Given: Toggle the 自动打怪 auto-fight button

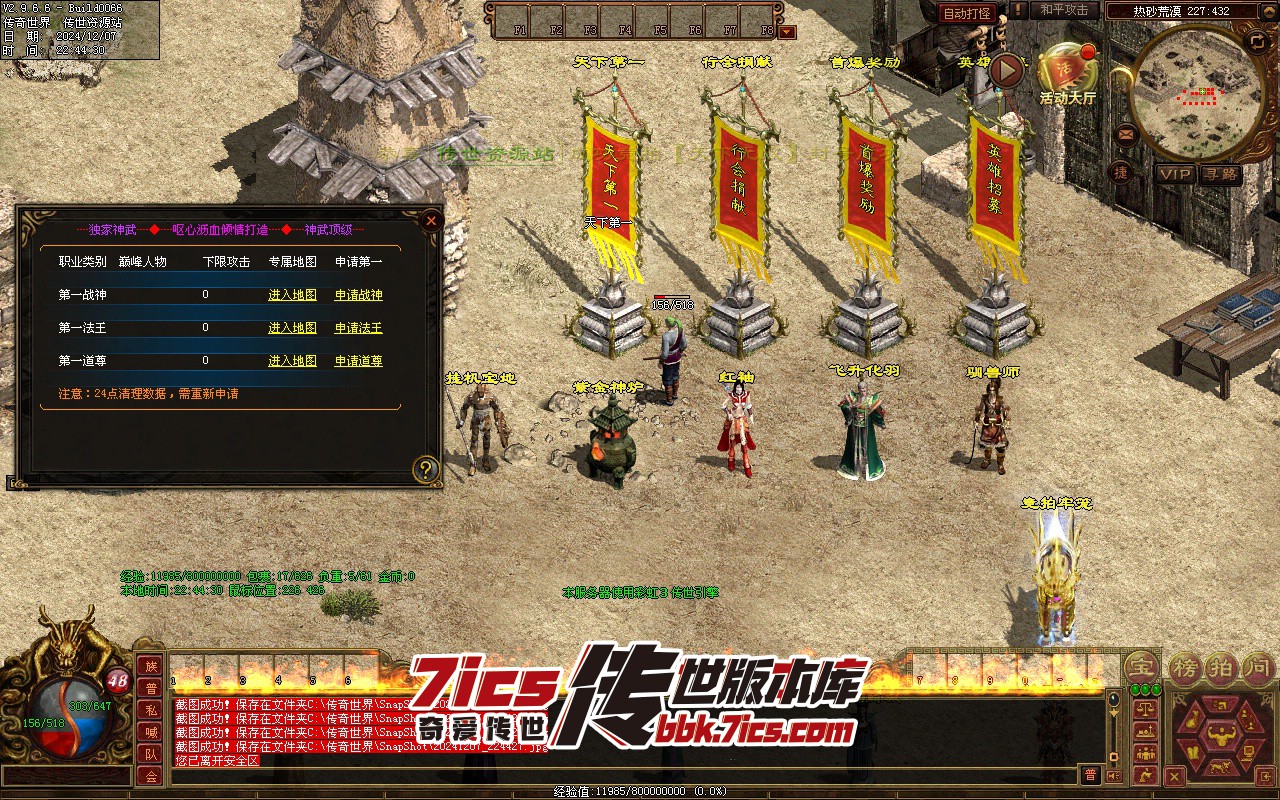Looking at the screenshot, I should tap(967, 13).
